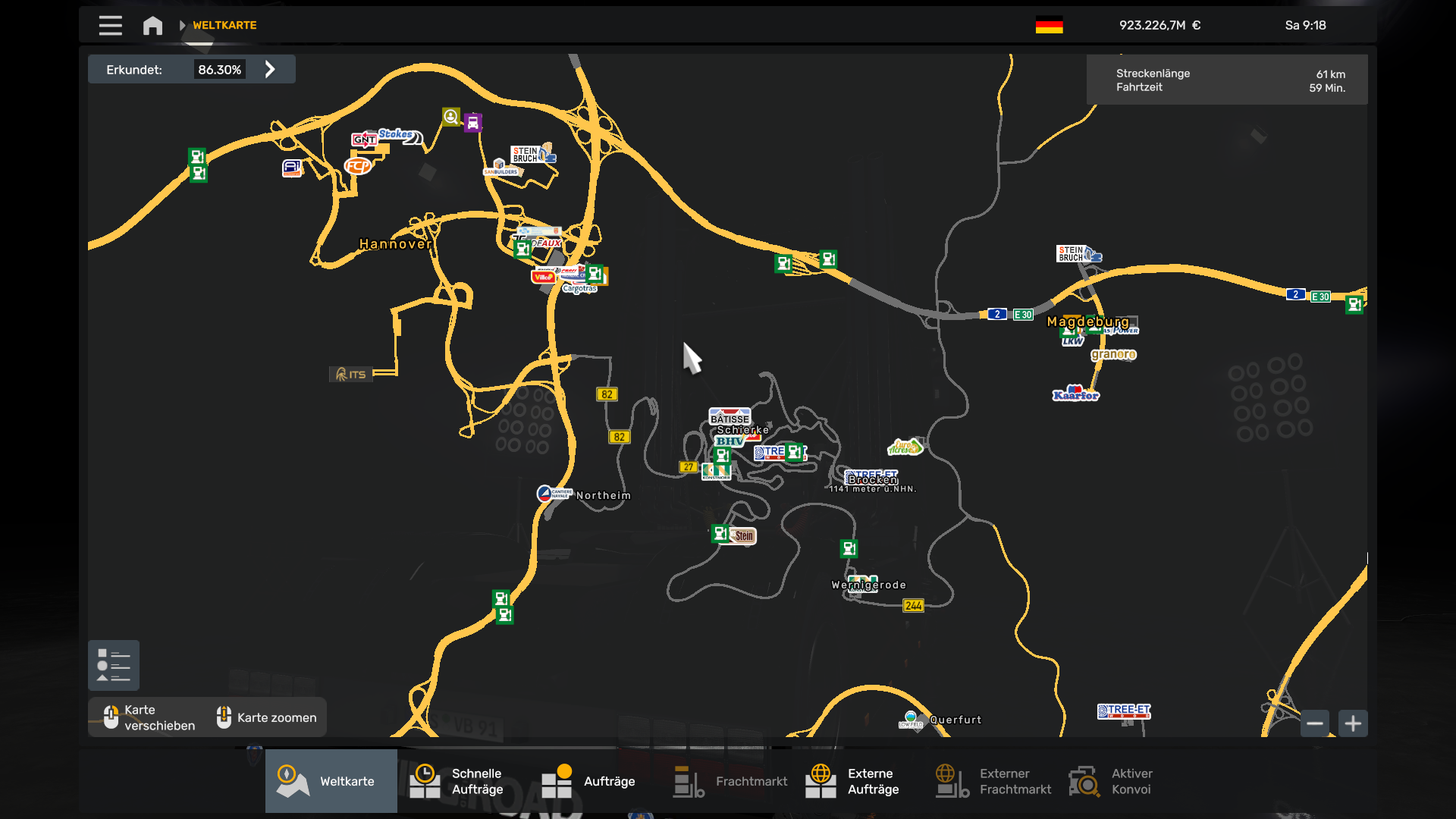Select the Euro Acres farm marker
1456x819 pixels.
(907, 446)
